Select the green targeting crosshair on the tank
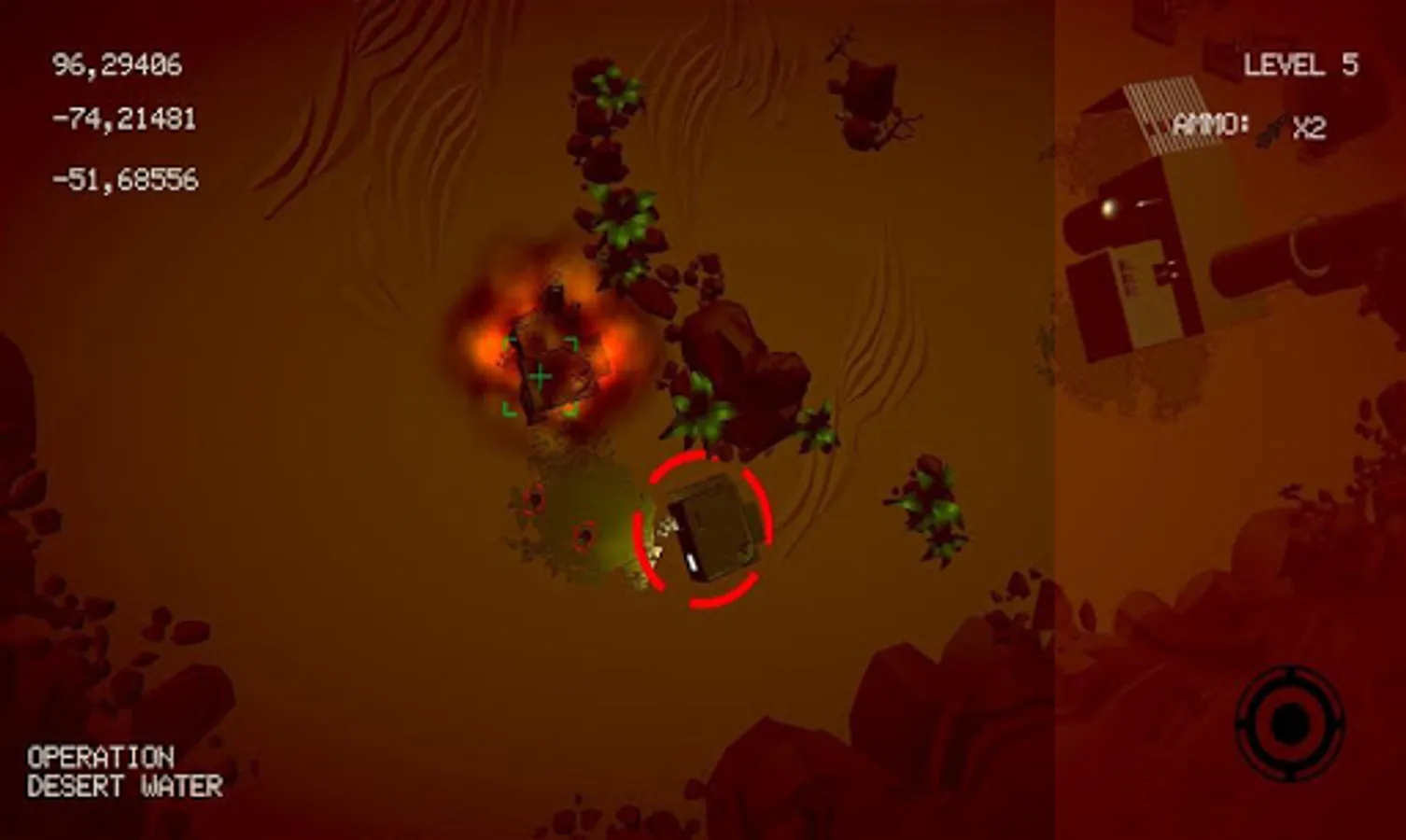The height and width of the screenshot is (840, 1406). tap(540, 375)
